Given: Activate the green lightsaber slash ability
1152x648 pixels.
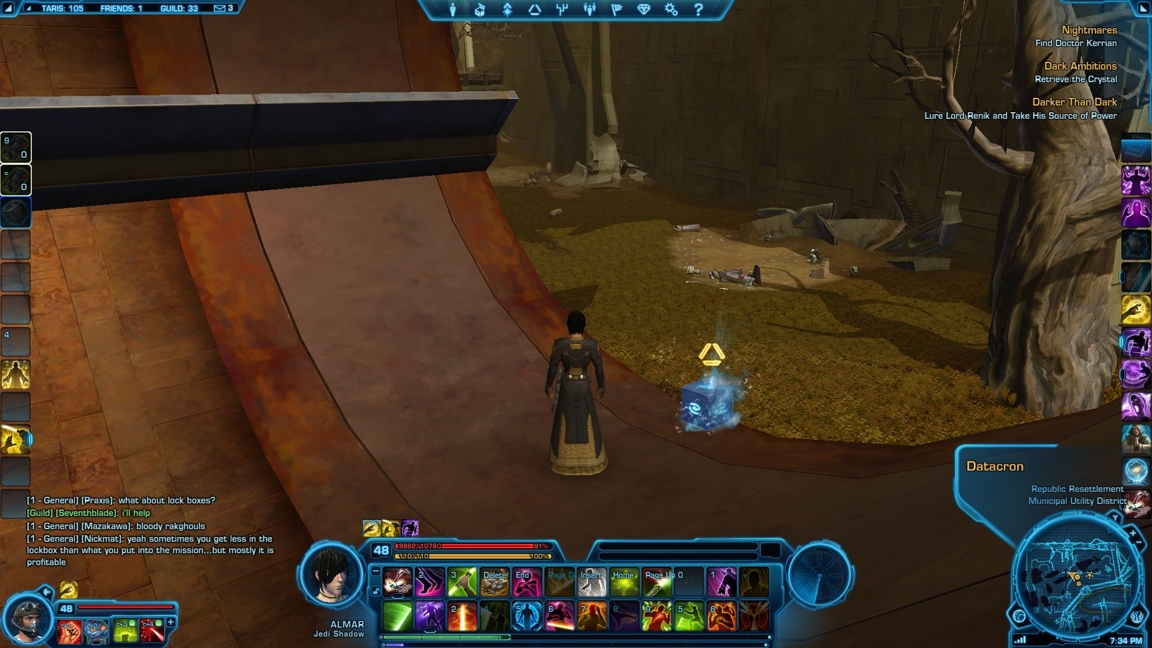Looking at the screenshot, I should click(x=397, y=616).
